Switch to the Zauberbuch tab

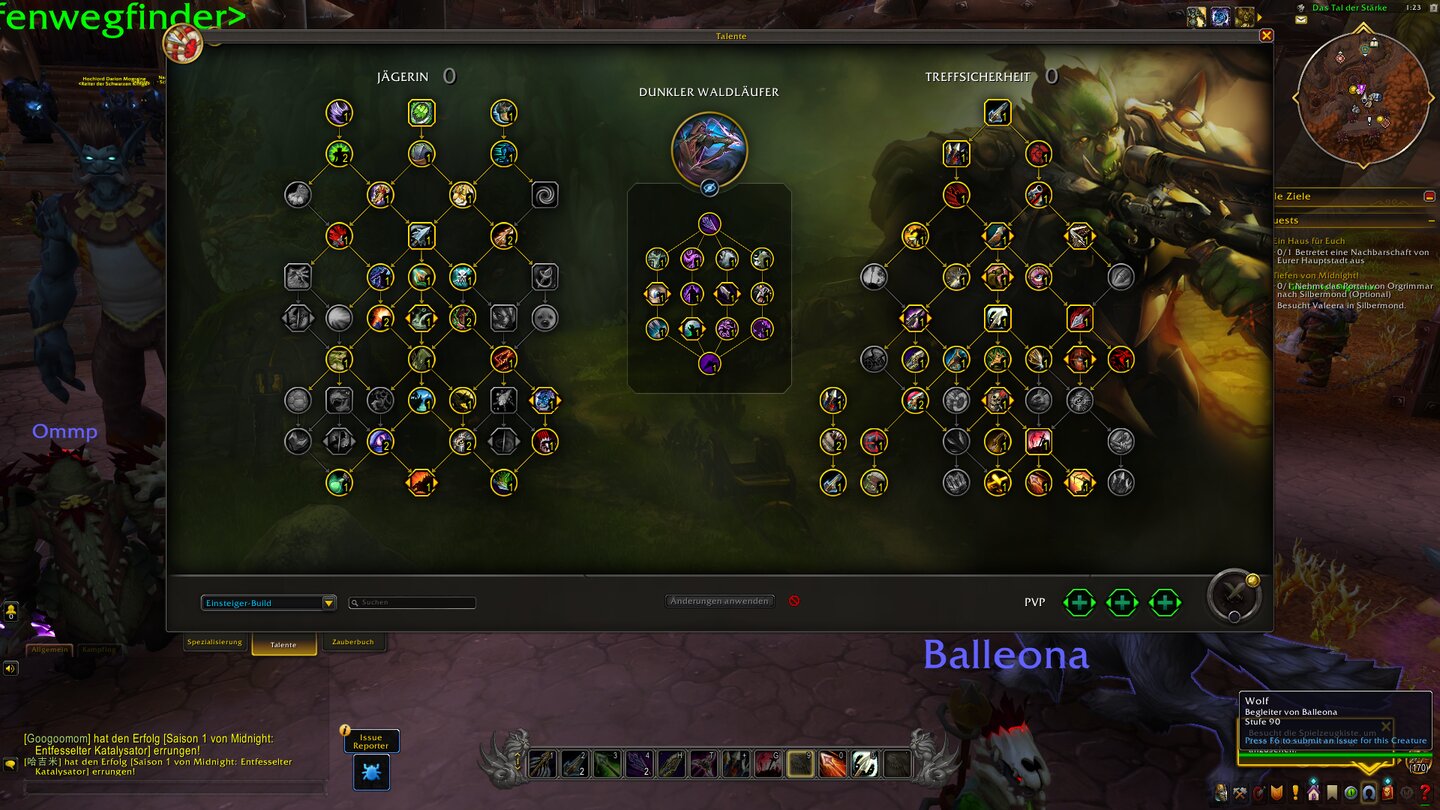click(x=355, y=642)
